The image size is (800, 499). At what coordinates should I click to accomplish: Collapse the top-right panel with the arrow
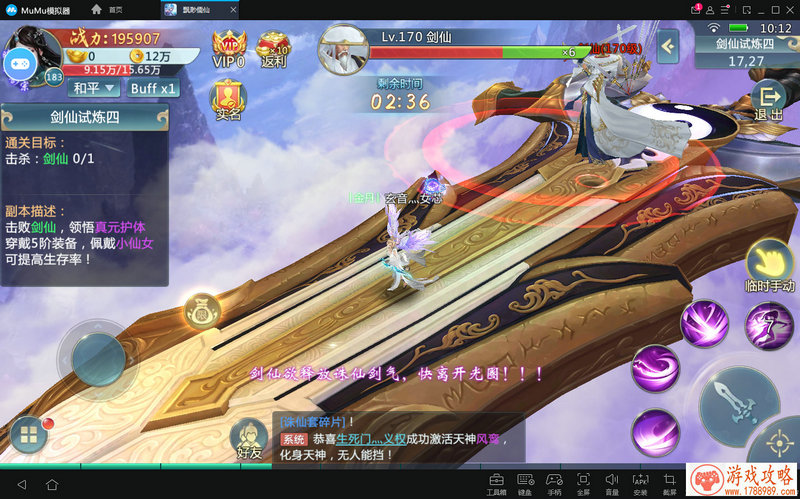pyautogui.click(x=668, y=45)
